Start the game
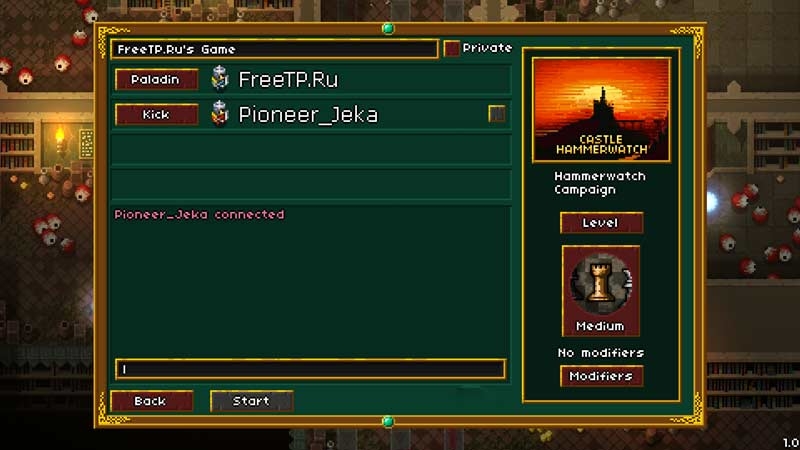The height and width of the screenshot is (450, 800). click(x=251, y=401)
